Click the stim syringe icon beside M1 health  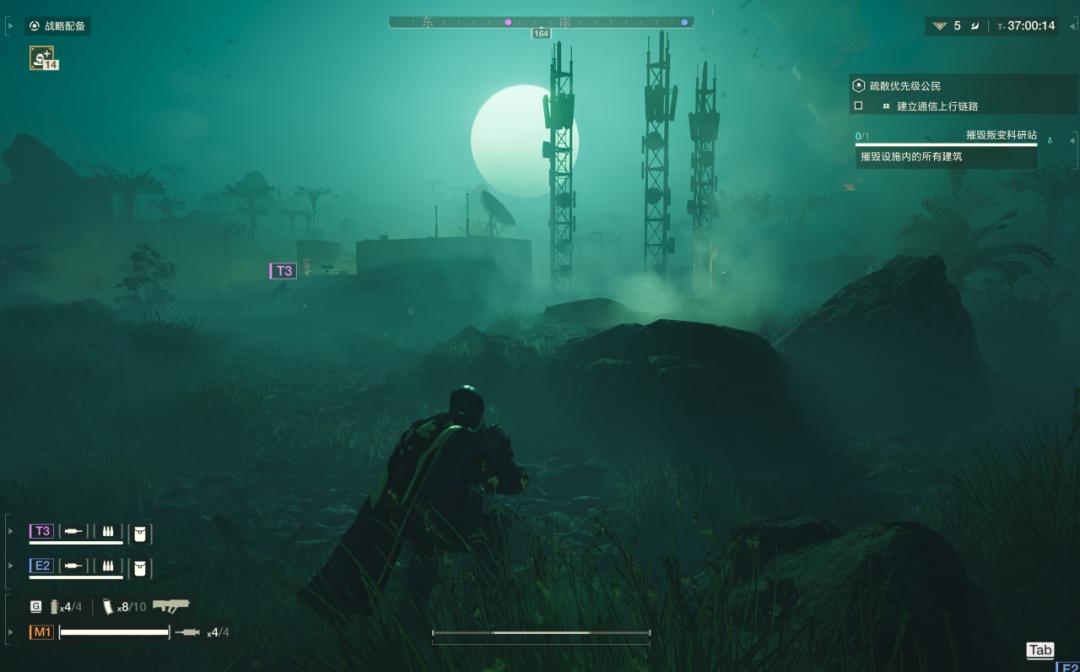tap(188, 632)
